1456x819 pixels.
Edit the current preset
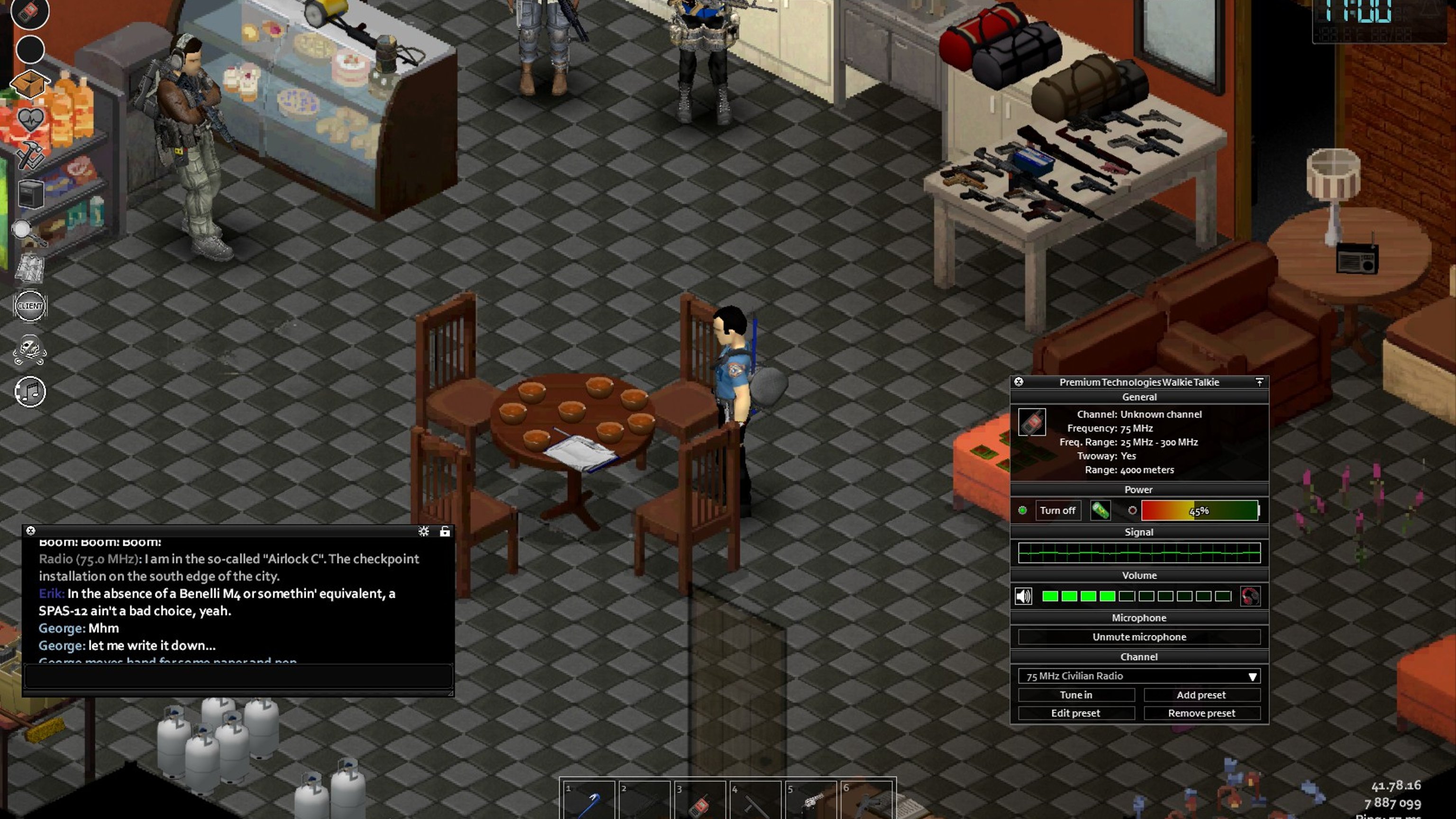[x=1075, y=713]
